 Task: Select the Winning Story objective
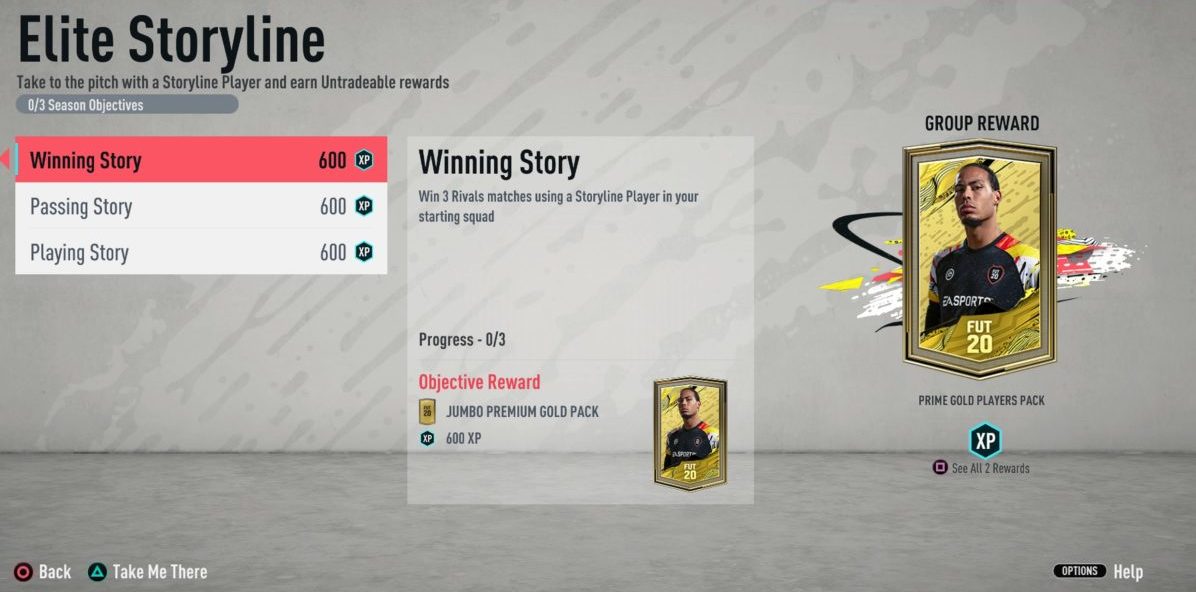(x=200, y=160)
